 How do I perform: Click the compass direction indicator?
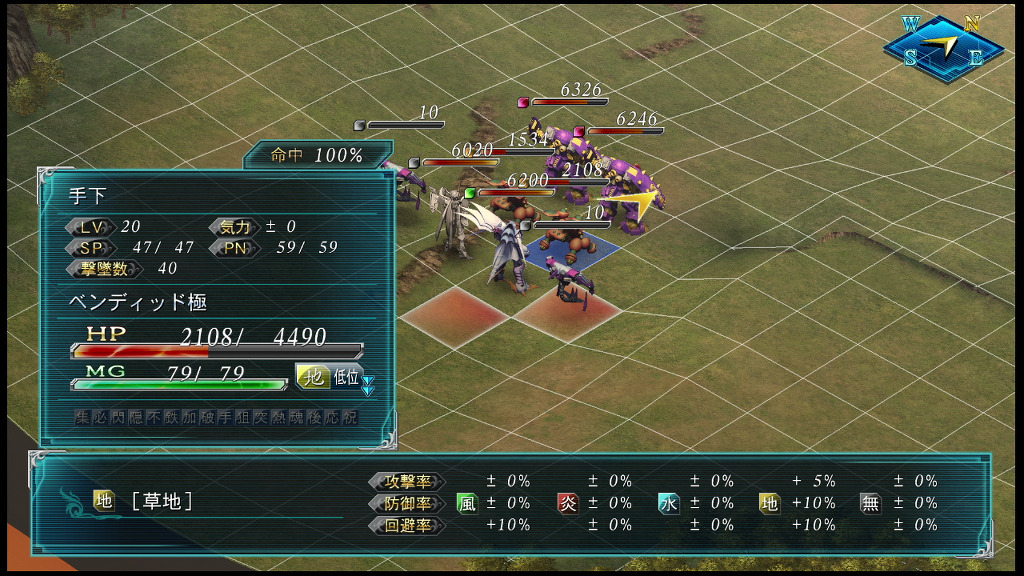[x=943, y=46]
